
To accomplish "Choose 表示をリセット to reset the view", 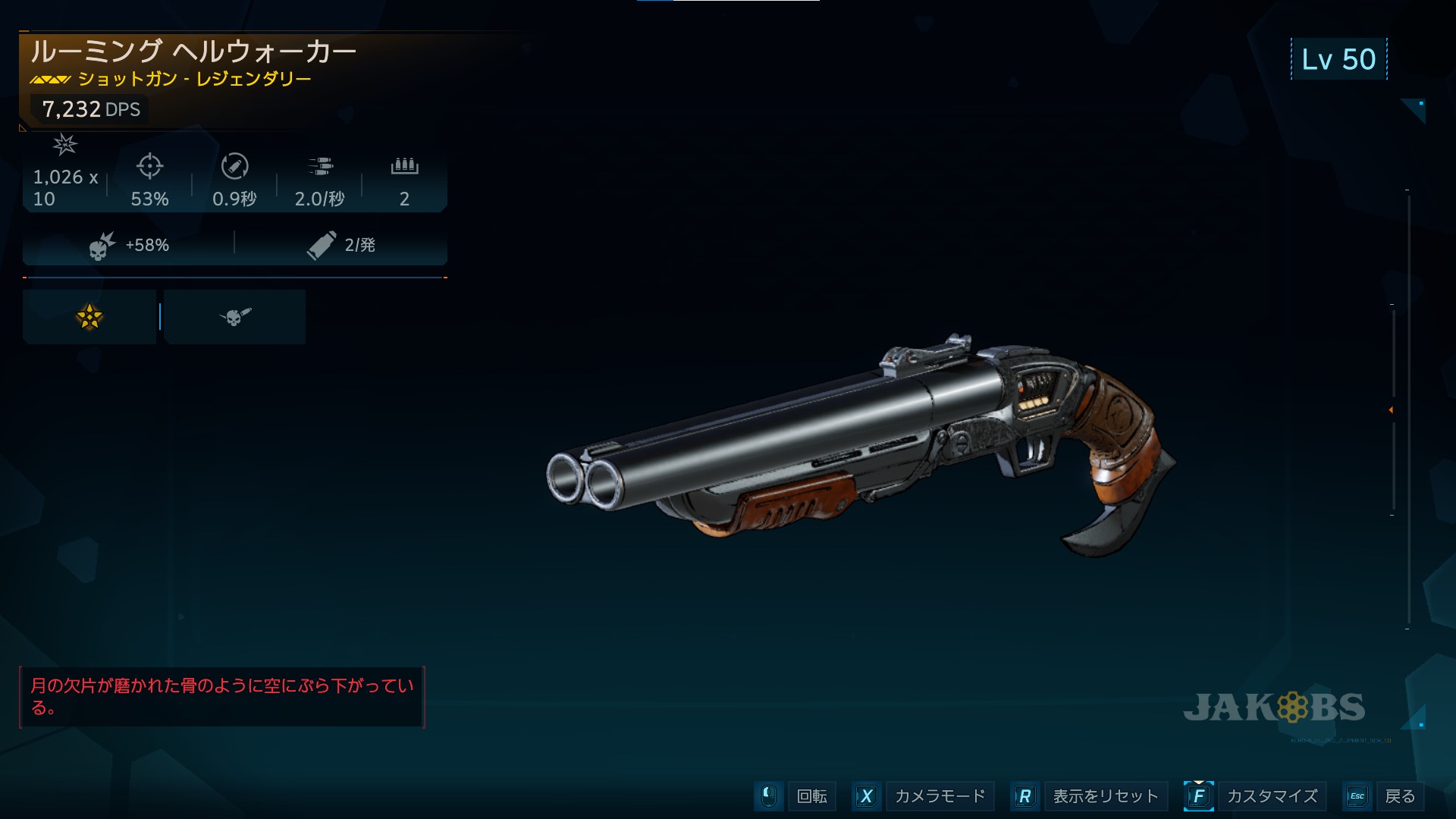I will pos(1105,796).
